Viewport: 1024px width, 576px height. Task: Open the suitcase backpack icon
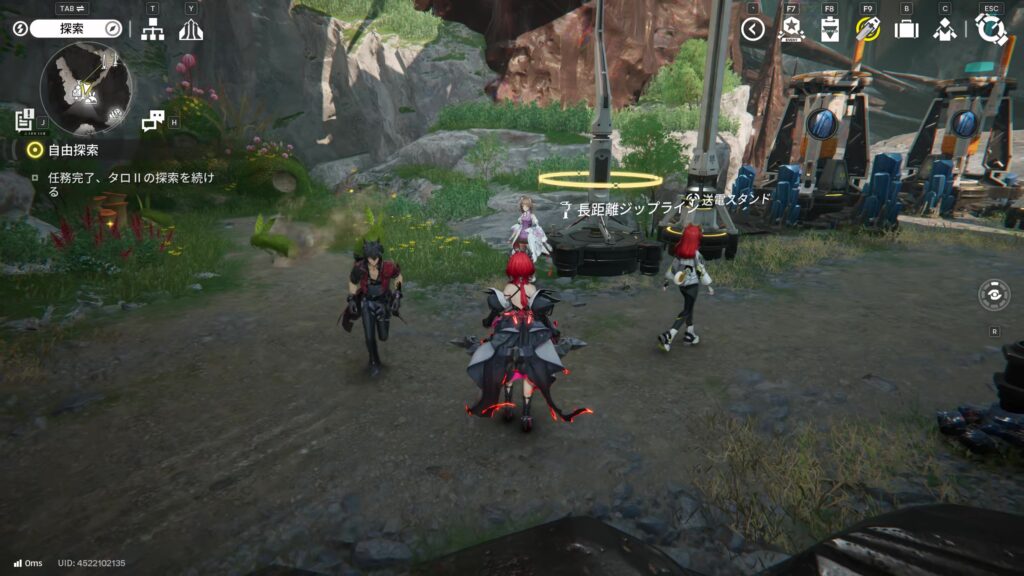coord(906,29)
